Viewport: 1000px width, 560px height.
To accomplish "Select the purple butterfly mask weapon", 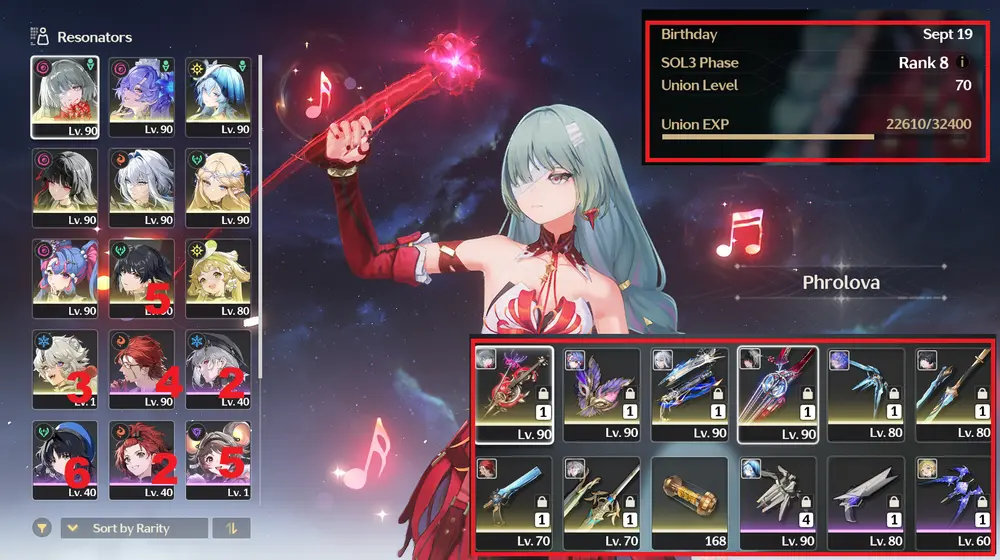I will coord(602,394).
